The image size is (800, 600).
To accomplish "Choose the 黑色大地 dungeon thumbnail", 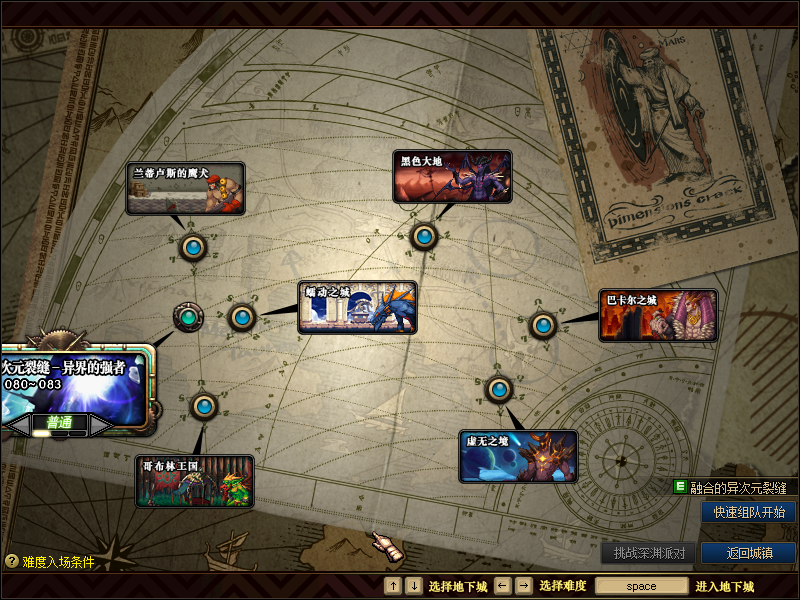I will tap(452, 177).
